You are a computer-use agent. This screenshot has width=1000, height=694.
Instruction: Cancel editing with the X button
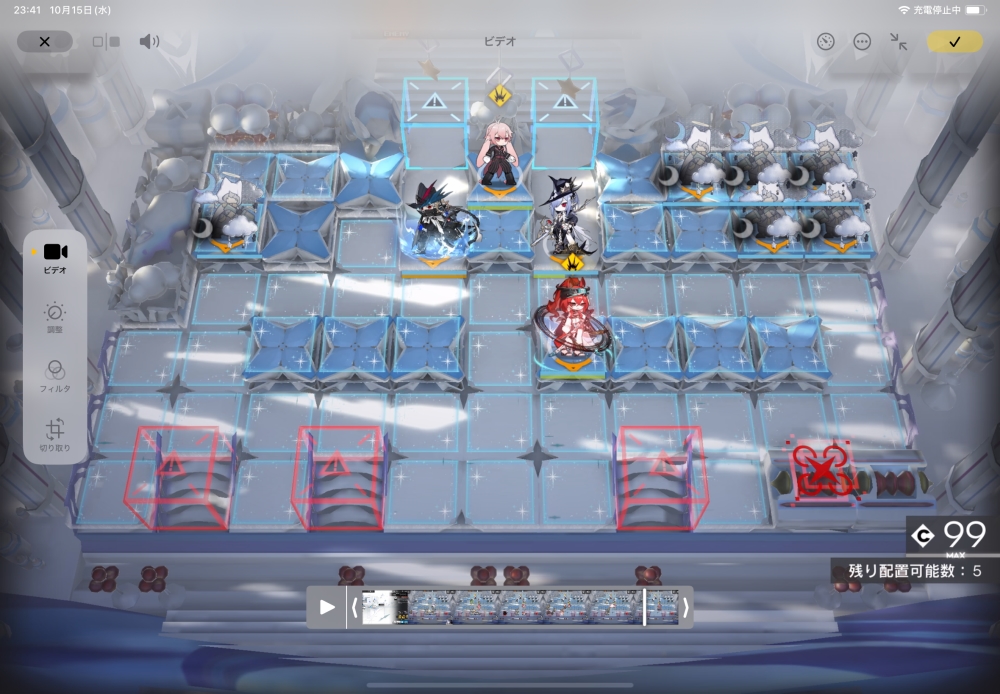(x=44, y=42)
